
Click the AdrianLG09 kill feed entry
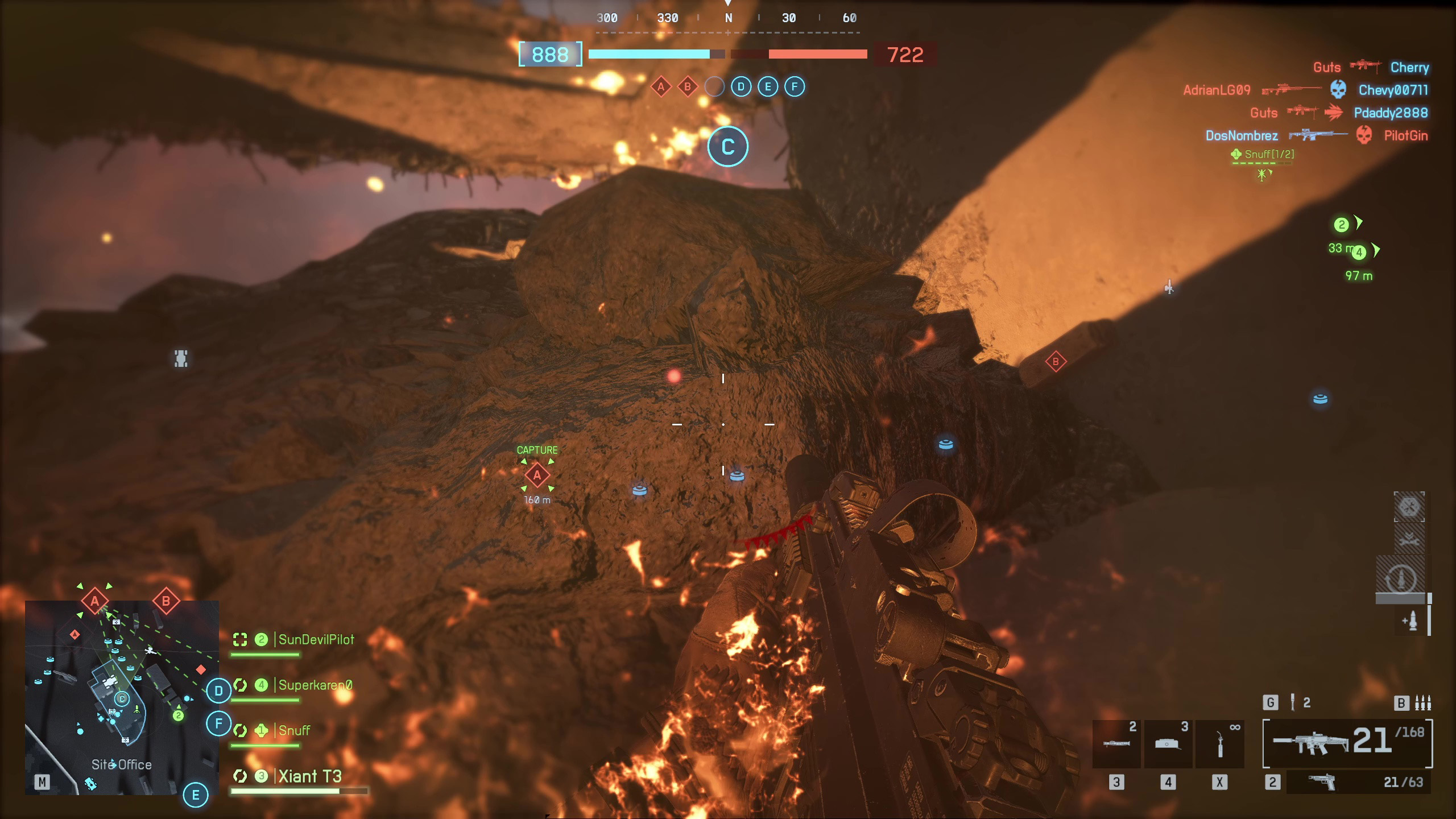1217,90
